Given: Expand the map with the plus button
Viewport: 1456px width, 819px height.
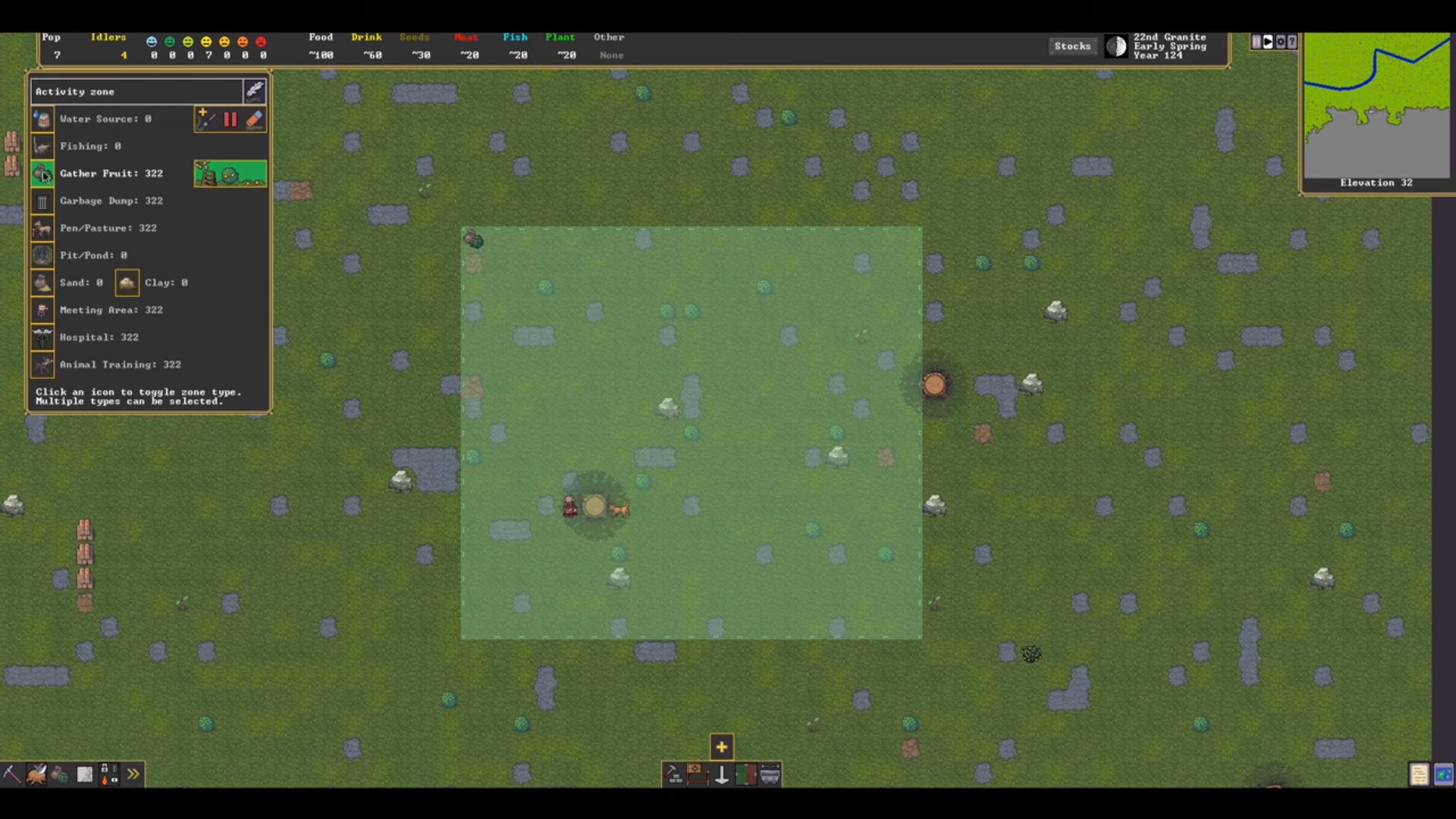Looking at the screenshot, I should (721, 746).
